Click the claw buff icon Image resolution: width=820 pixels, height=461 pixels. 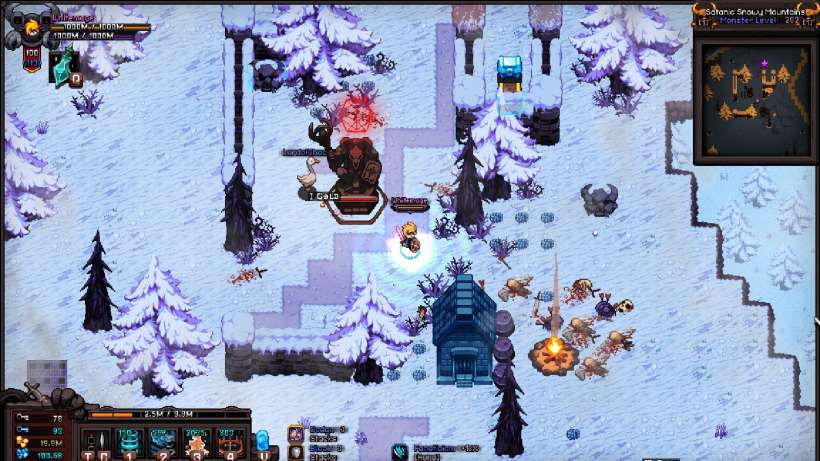pos(400,451)
